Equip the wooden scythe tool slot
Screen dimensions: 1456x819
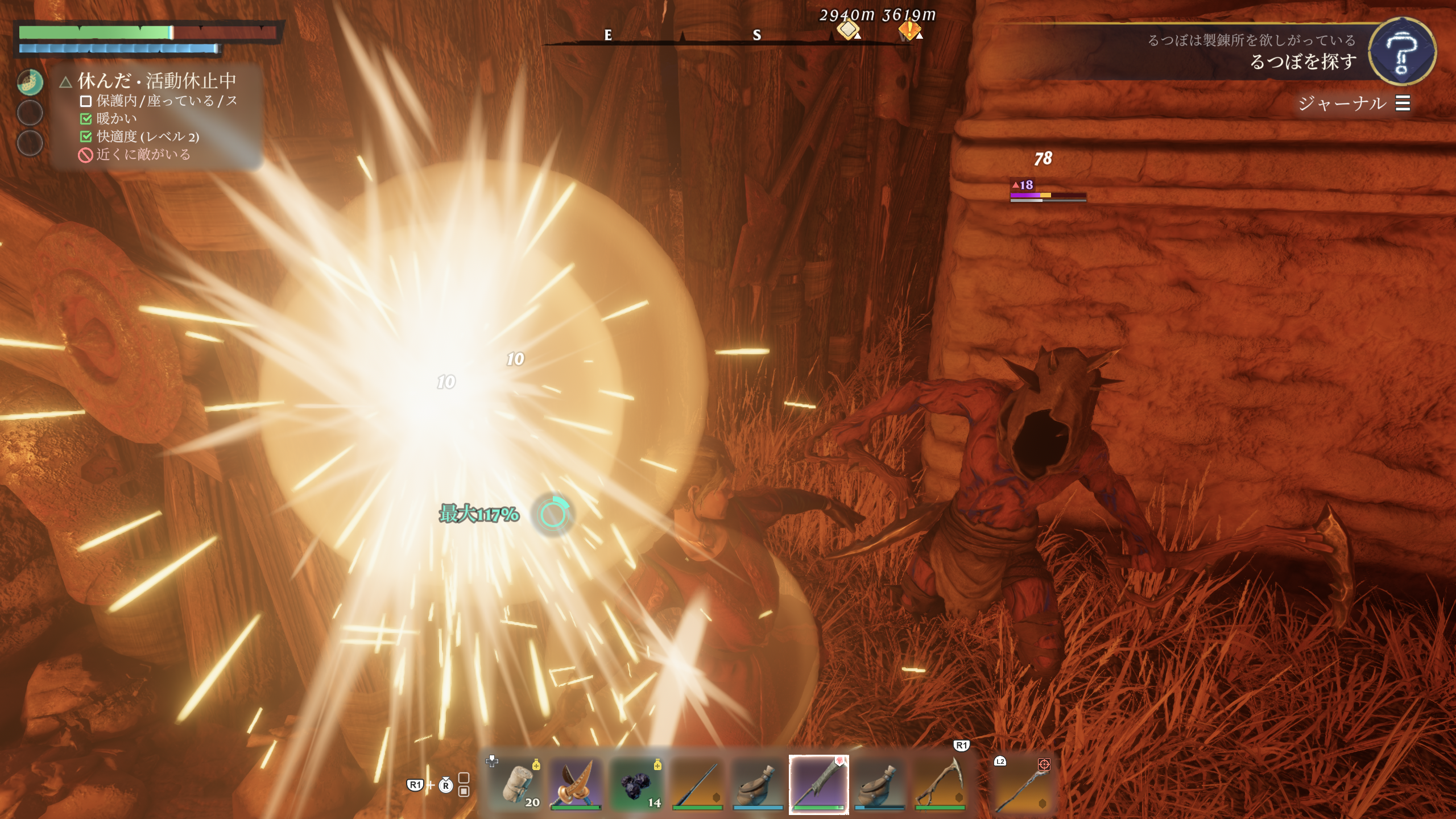click(940, 784)
